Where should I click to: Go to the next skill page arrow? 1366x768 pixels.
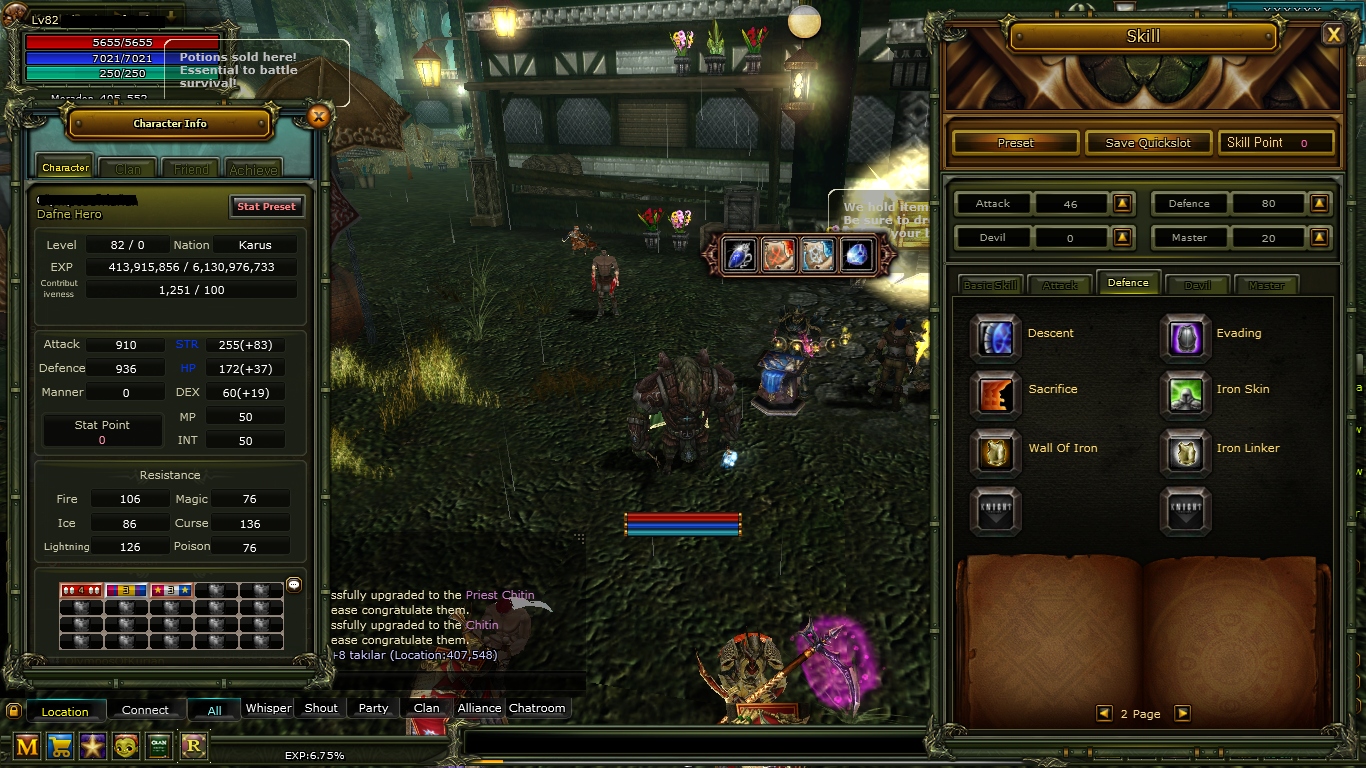pos(1182,713)
